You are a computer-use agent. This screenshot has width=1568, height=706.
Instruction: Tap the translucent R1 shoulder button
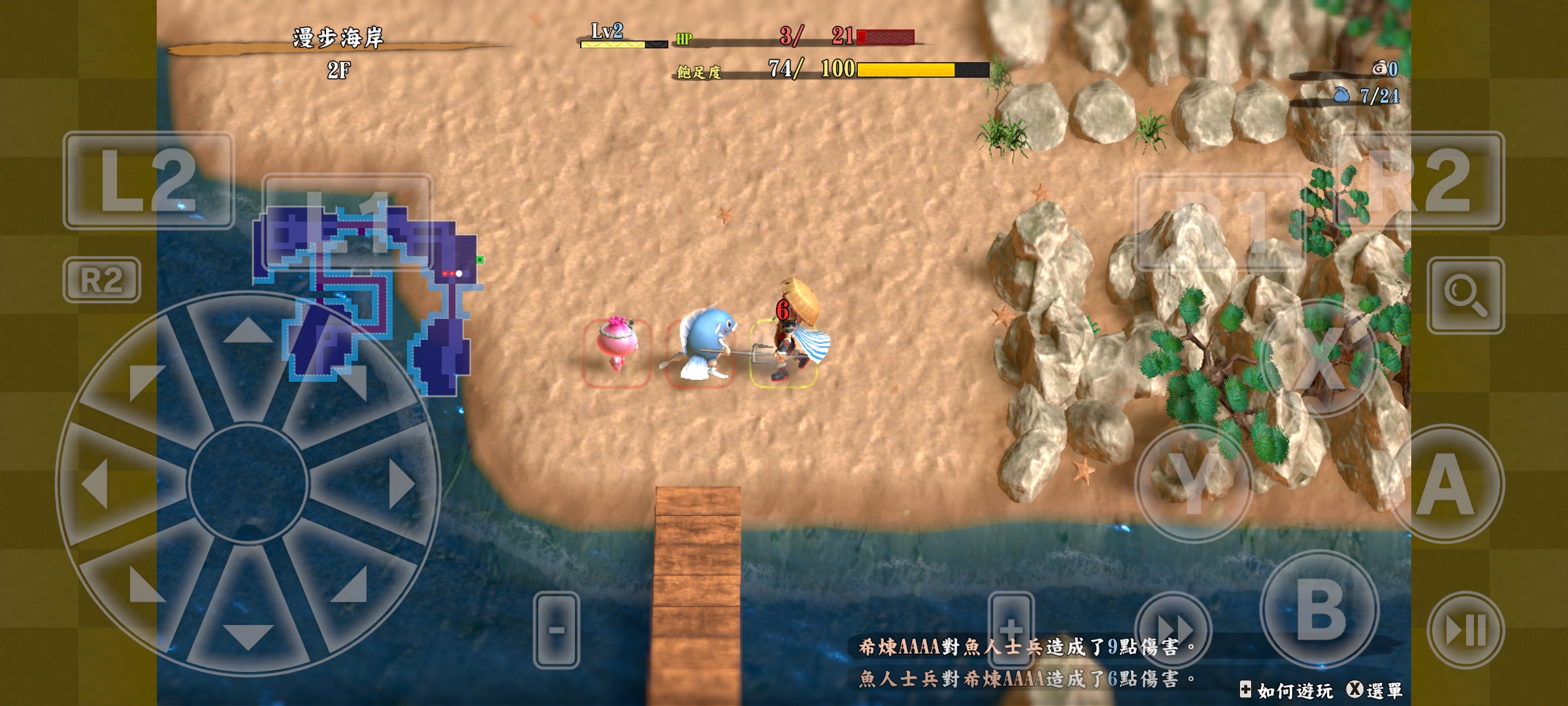click(1220, 222)
